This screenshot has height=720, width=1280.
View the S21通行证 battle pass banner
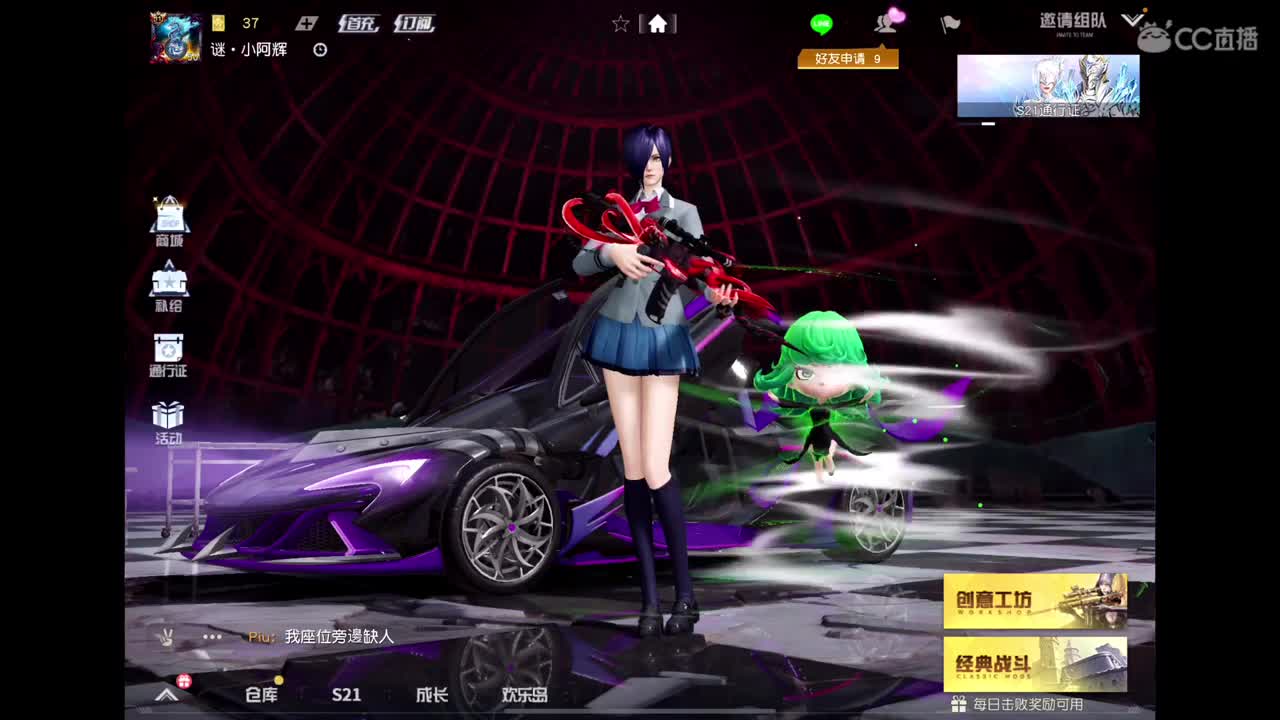click(1046, 87)
